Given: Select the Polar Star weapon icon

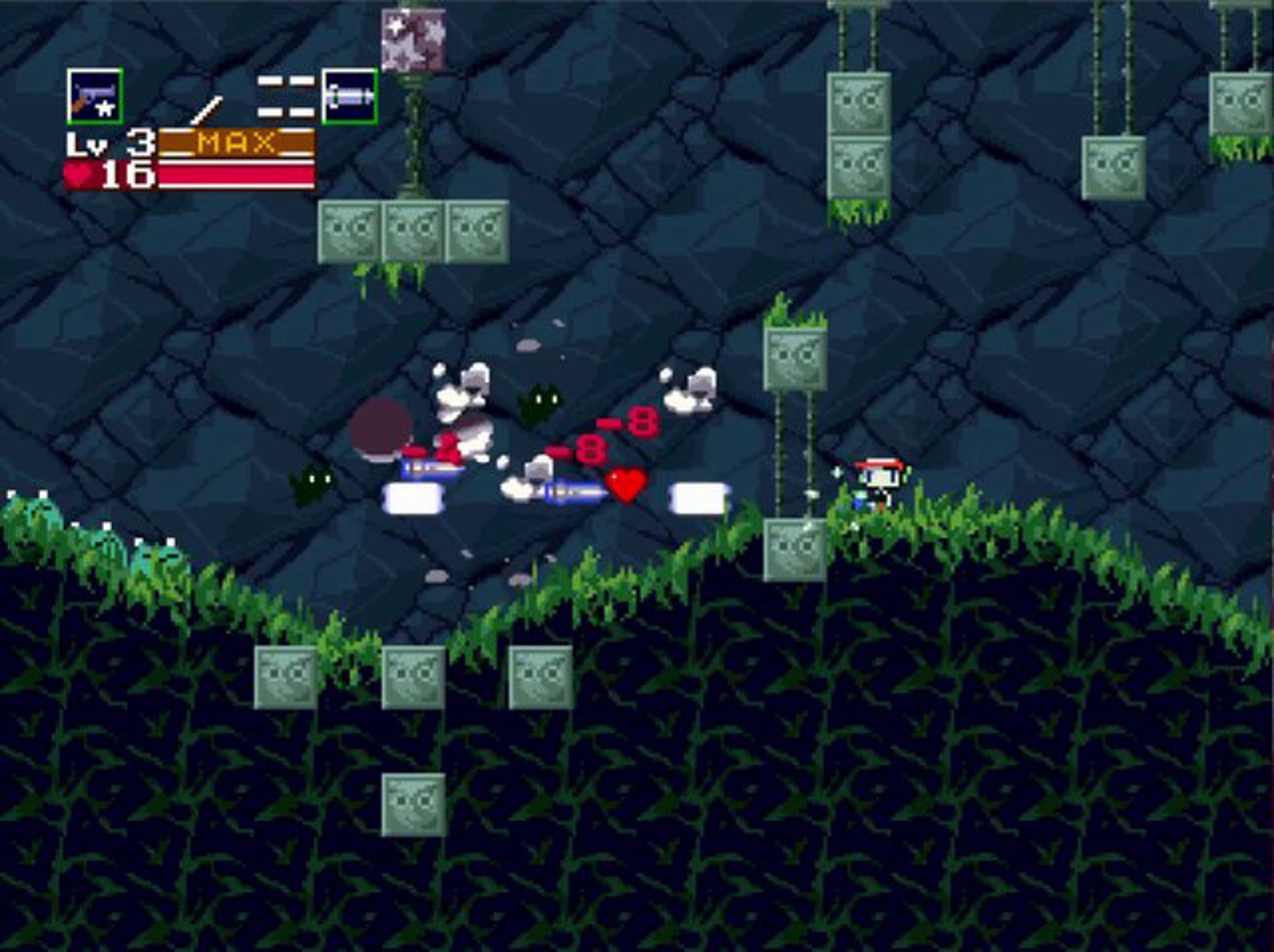Looking at the screenshot, I should (x=94, y=96).
